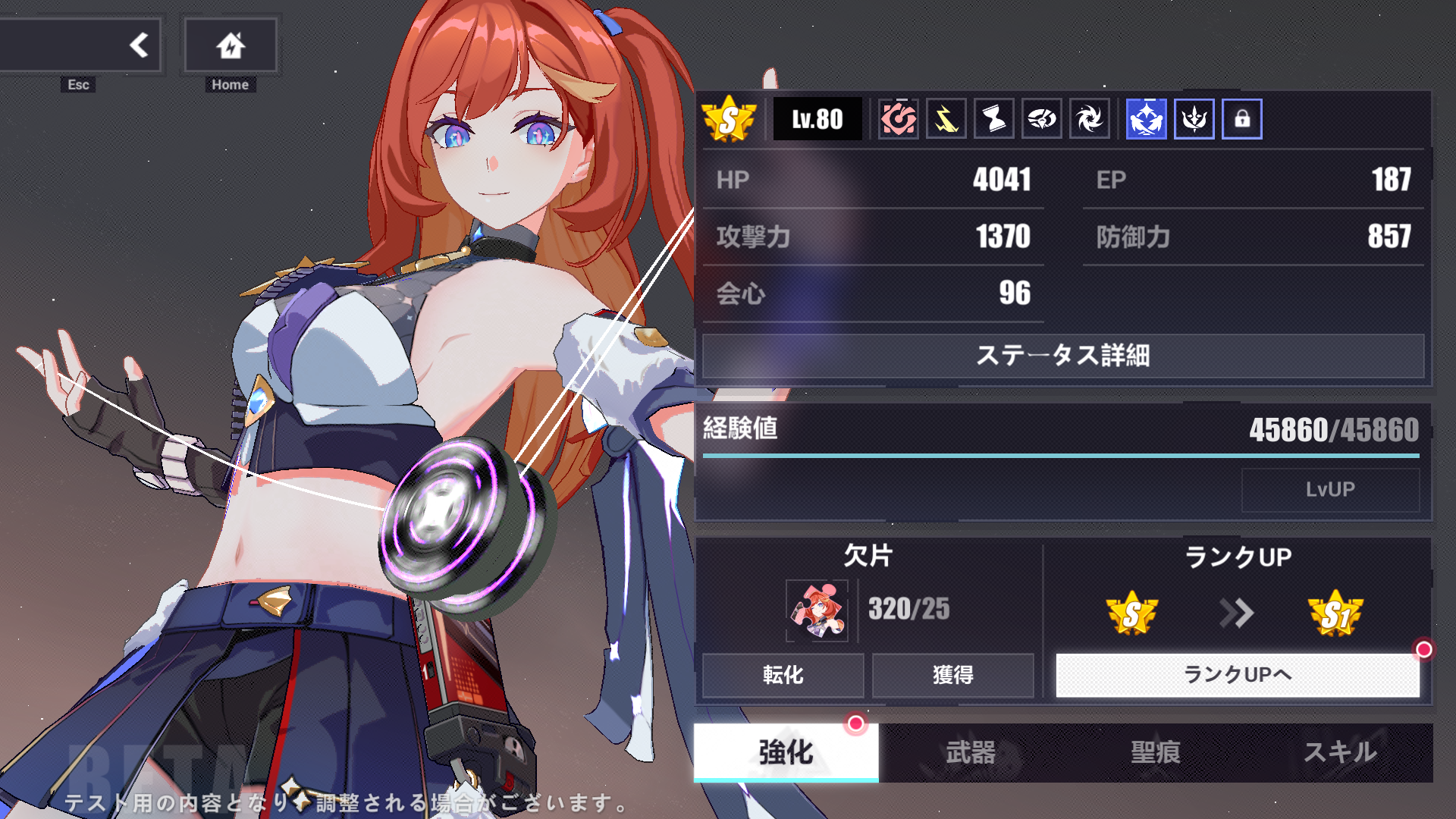
Task: Select the pink flower element icon
Action: click(899, 118)
